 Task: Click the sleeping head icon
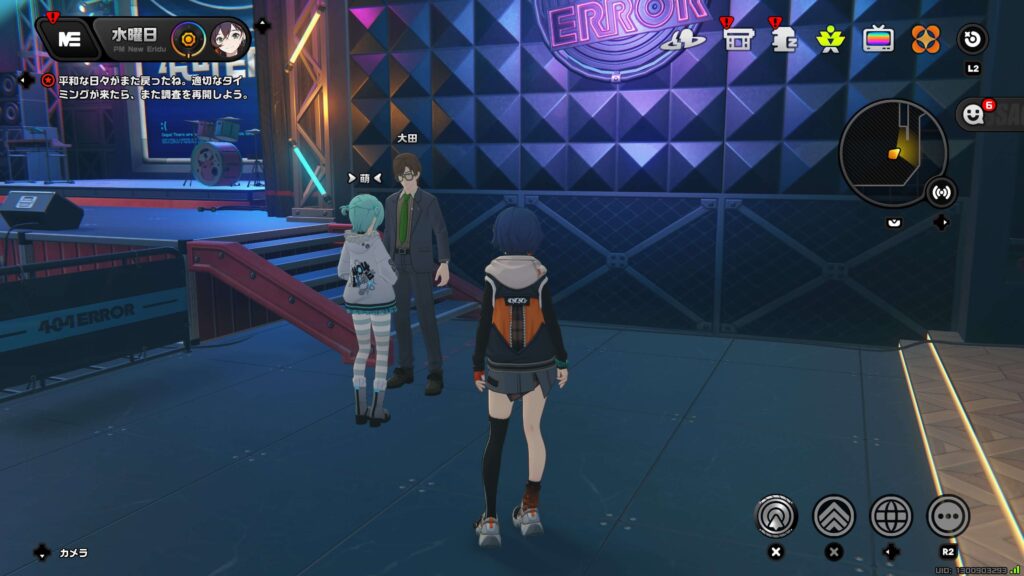click(784, 40)
